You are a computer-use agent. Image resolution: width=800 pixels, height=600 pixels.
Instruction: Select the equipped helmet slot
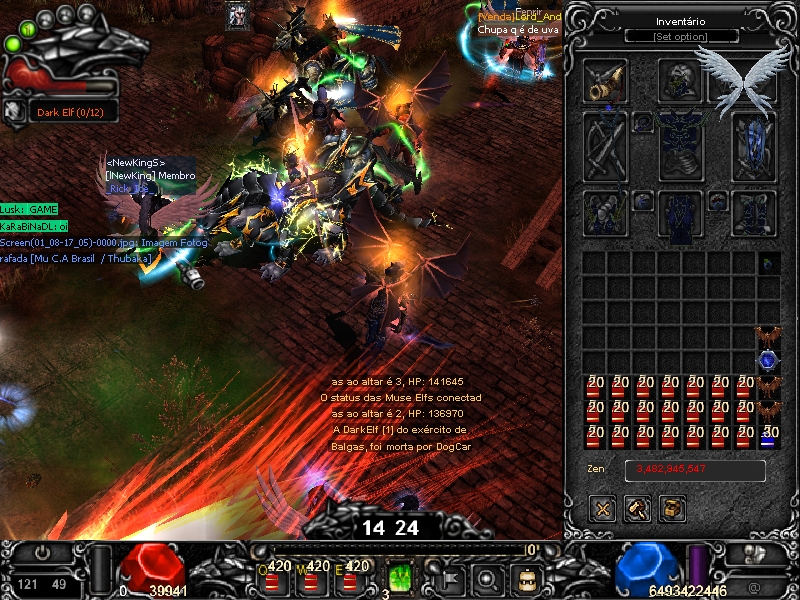pos(680,80)
